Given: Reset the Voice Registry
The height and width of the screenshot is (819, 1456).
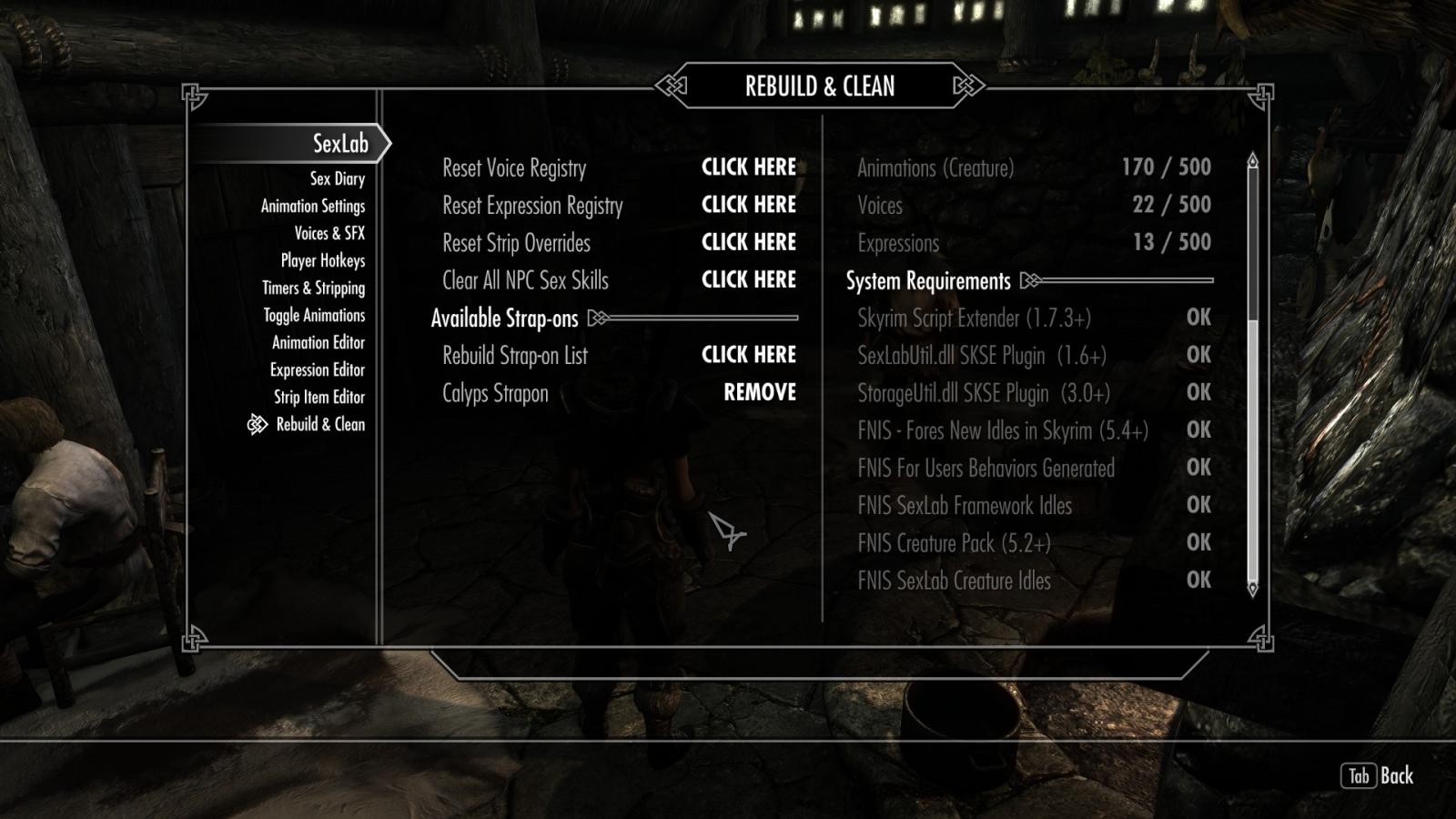Looking at the screenshot, I should [x=748, y=167].
